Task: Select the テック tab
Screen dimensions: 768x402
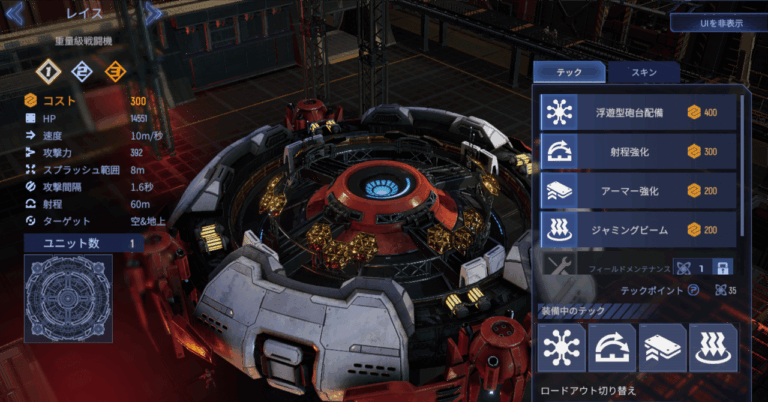Action: coord(569,73)
